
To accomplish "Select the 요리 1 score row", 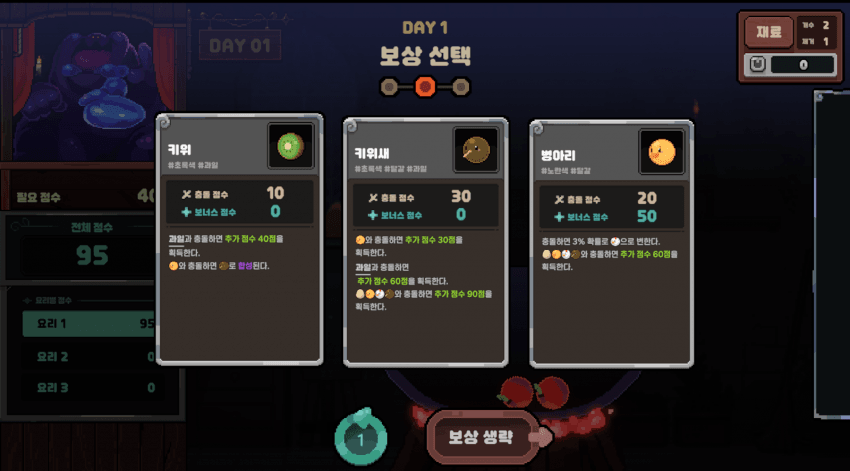I will (x=88, y=324).
